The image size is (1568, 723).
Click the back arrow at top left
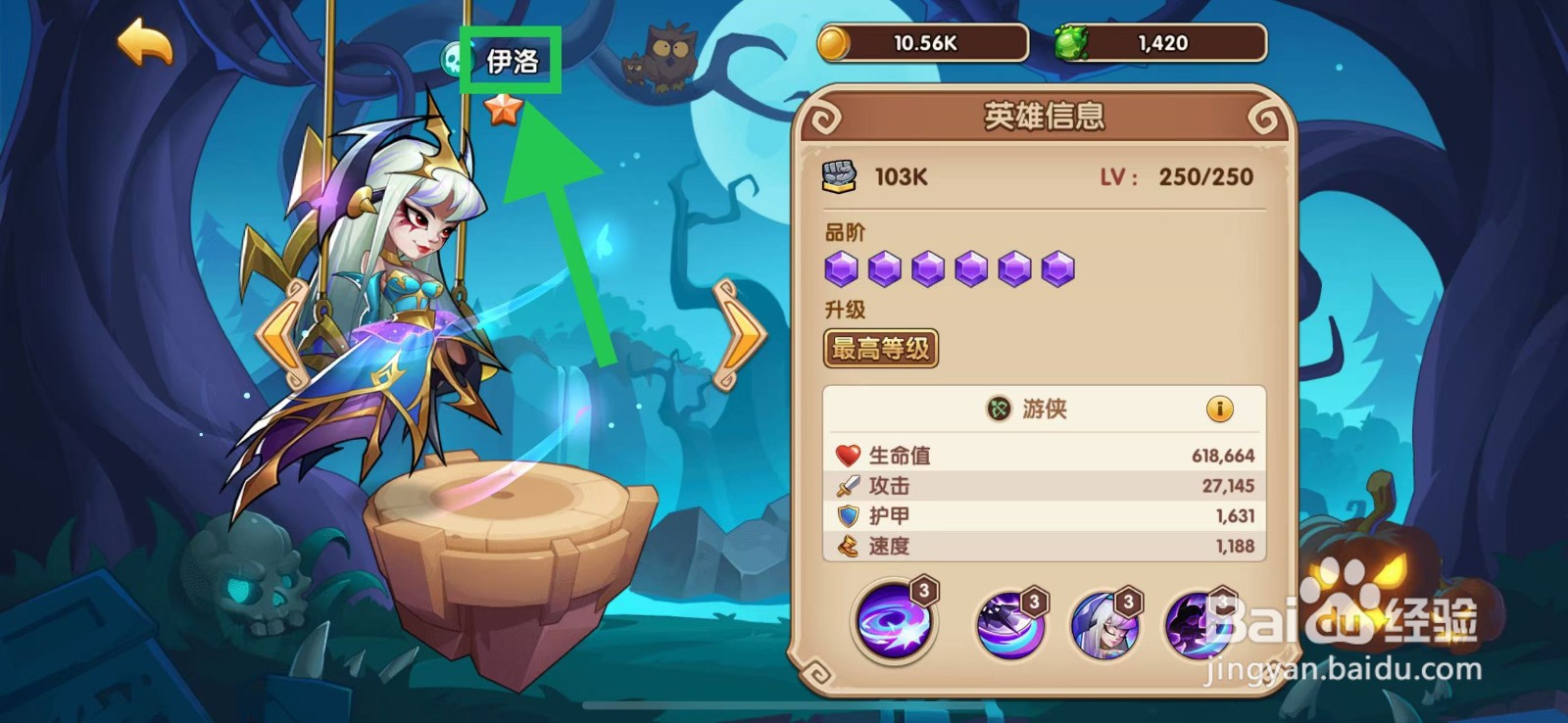143,40
